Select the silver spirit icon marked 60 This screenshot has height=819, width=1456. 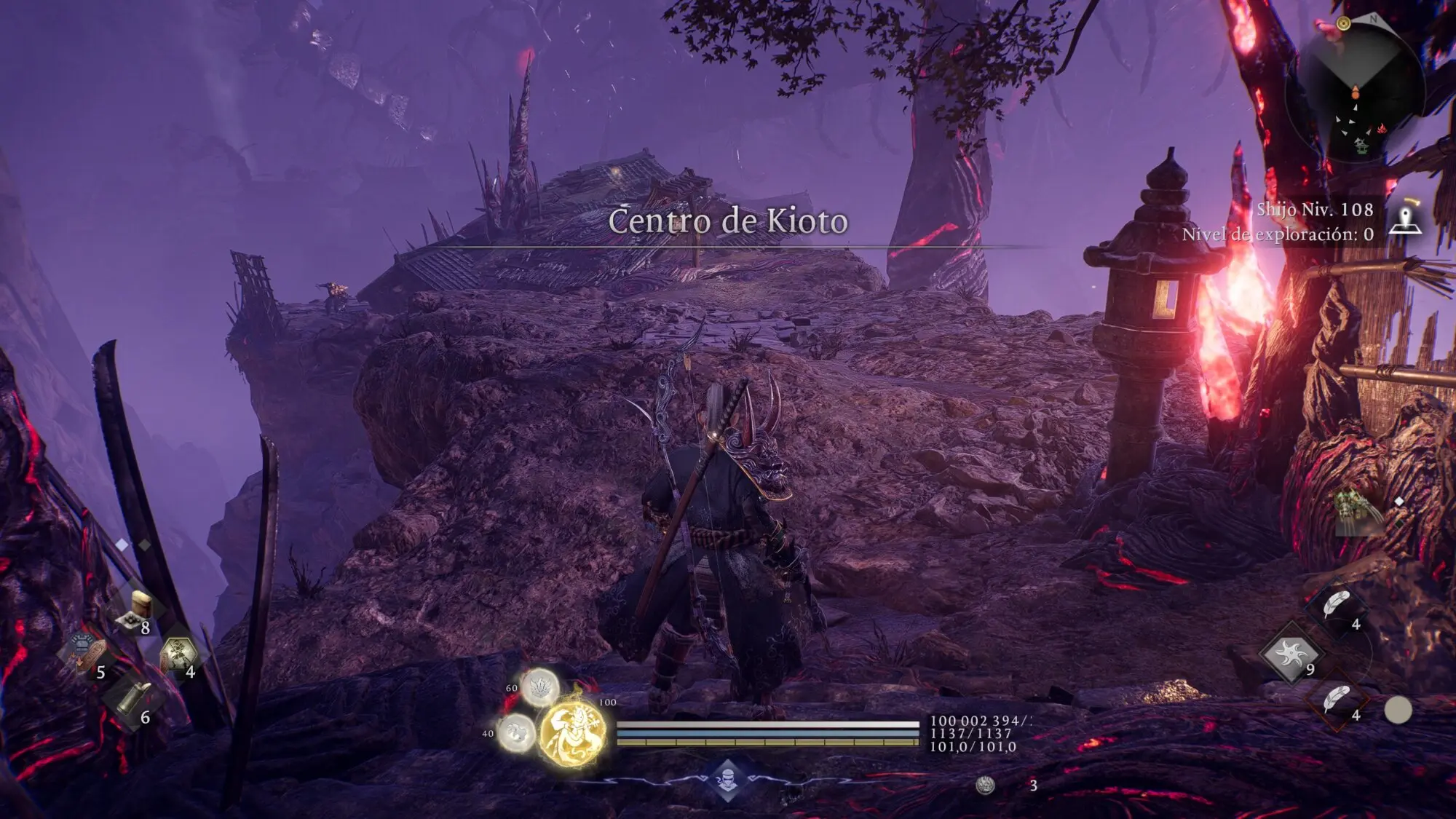(x=539, y=687)
